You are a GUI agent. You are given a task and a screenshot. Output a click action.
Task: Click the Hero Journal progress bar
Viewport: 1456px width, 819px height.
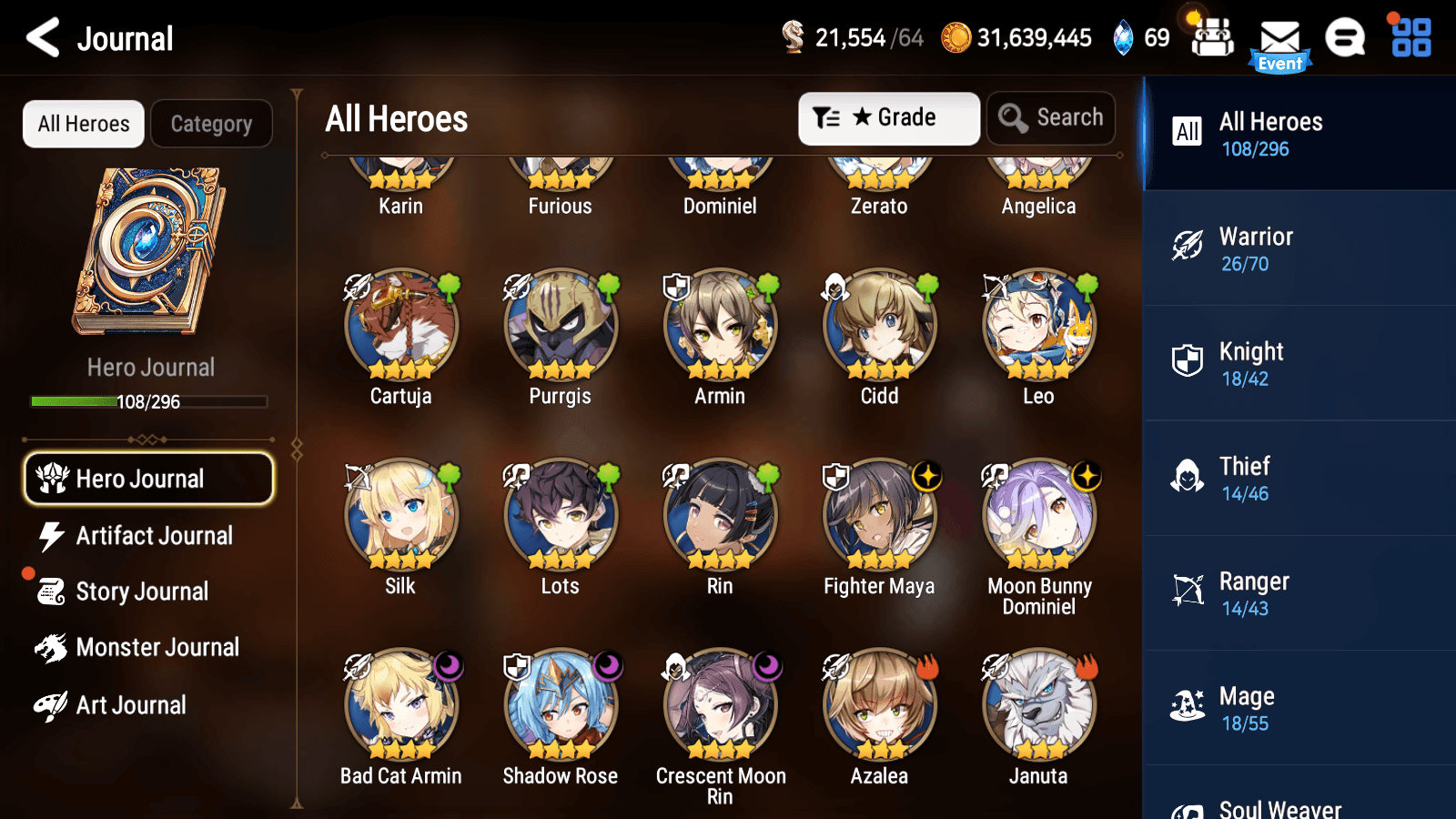(x=148, y=401)
